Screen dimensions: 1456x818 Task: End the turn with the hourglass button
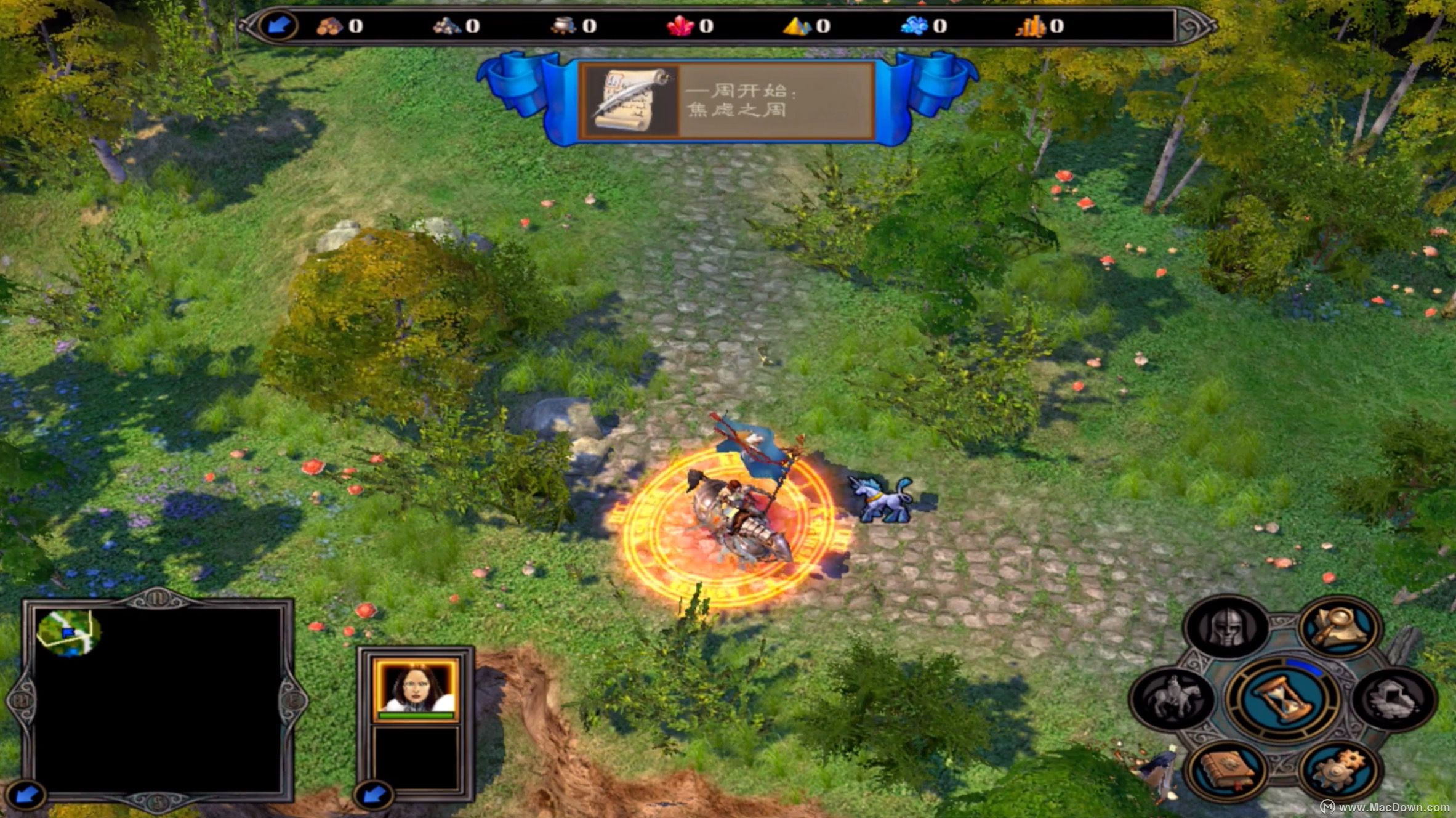[1283, 699]
